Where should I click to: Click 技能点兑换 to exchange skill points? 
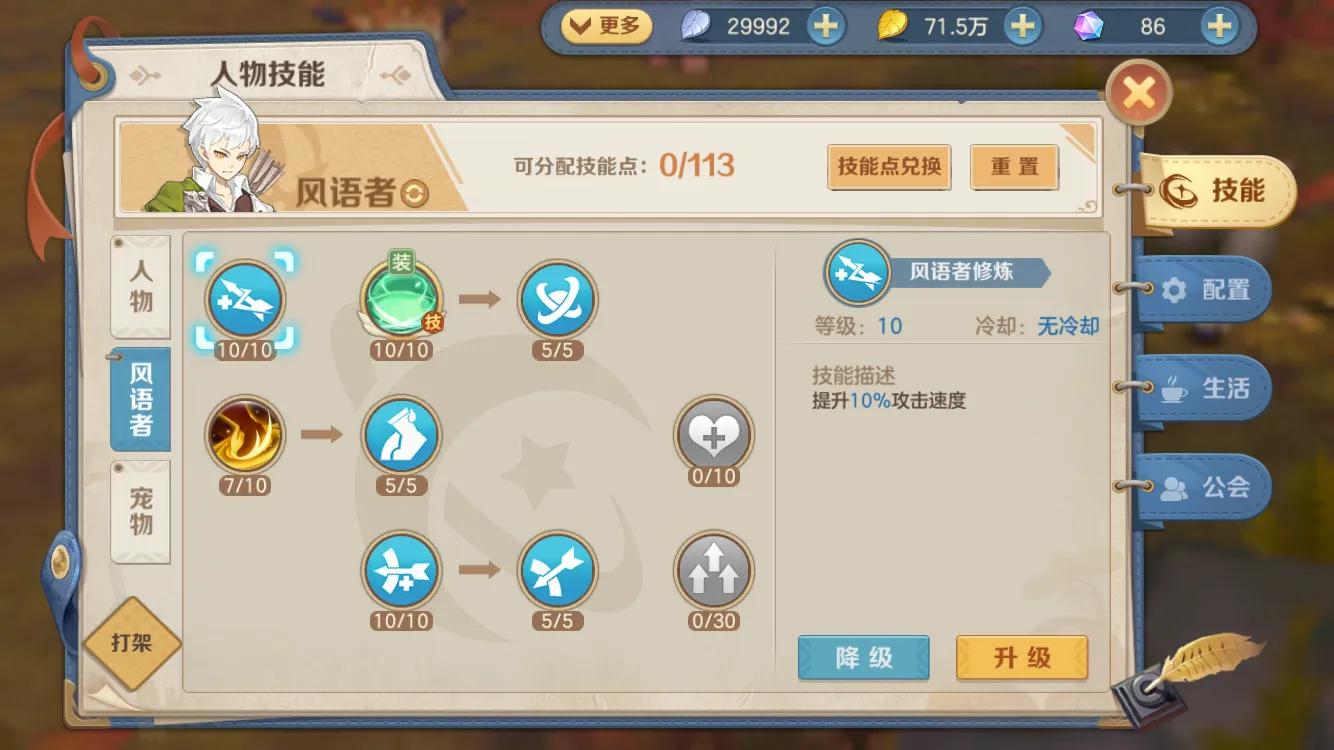pos(888,167)
